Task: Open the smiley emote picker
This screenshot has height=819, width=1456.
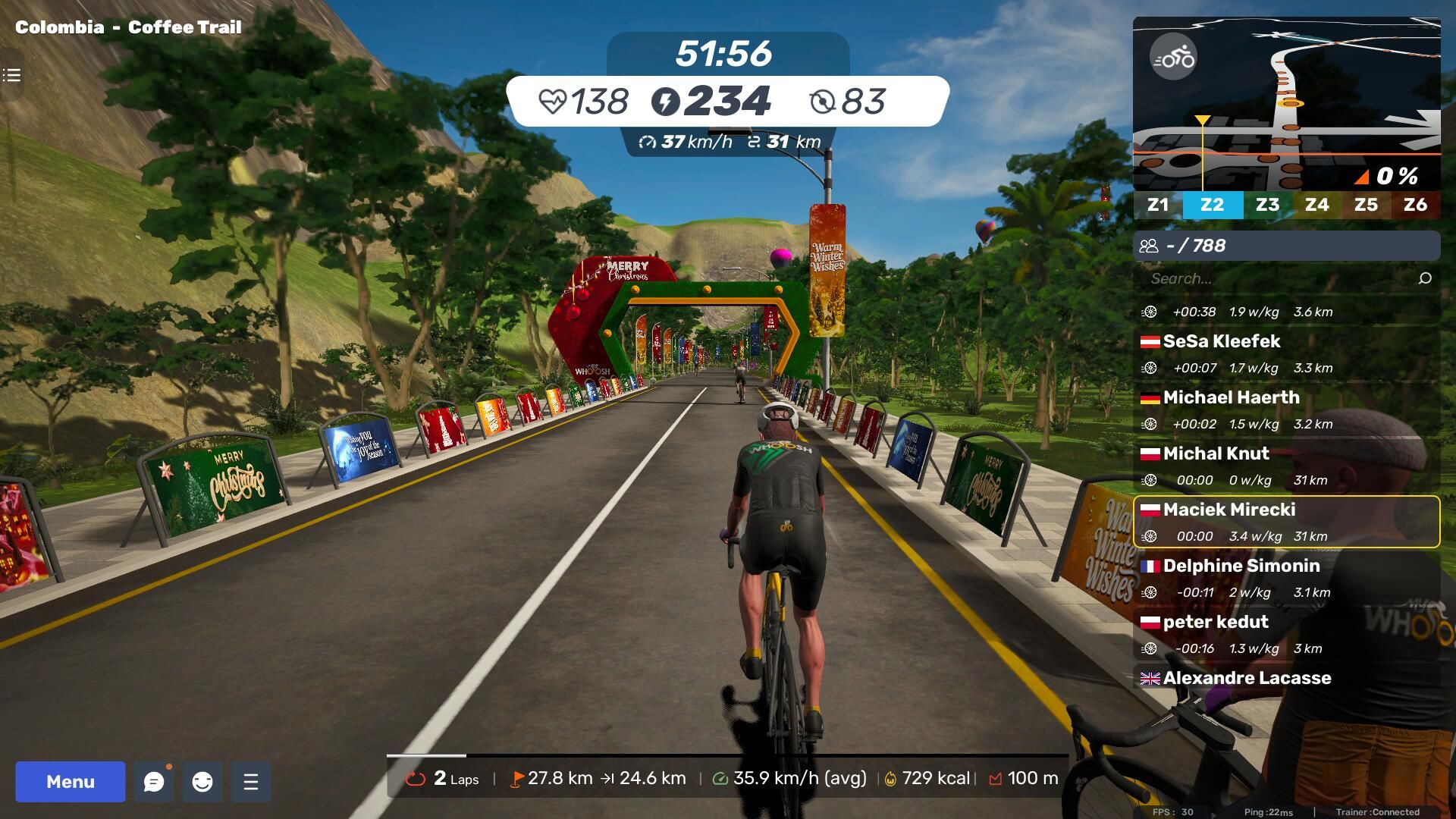Action: coord(202,782)
